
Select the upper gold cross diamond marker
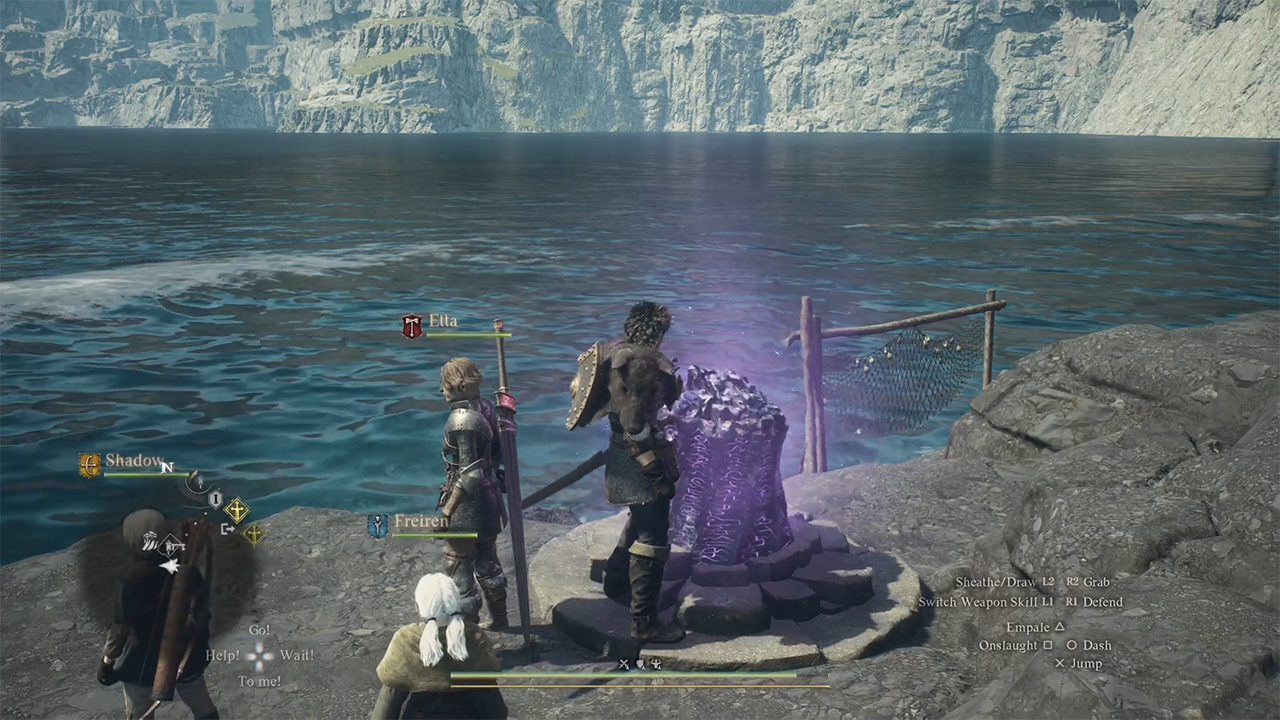pyautogui.click(x=237, y=511)
